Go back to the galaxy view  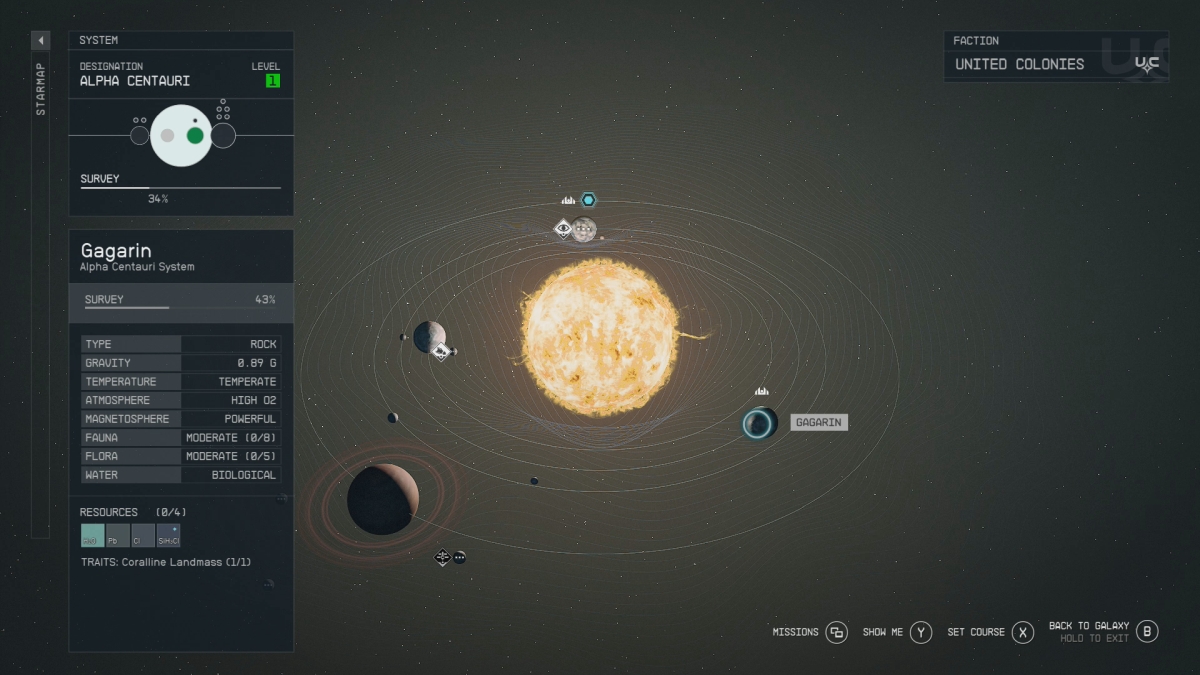click(x=1147, y=631)
